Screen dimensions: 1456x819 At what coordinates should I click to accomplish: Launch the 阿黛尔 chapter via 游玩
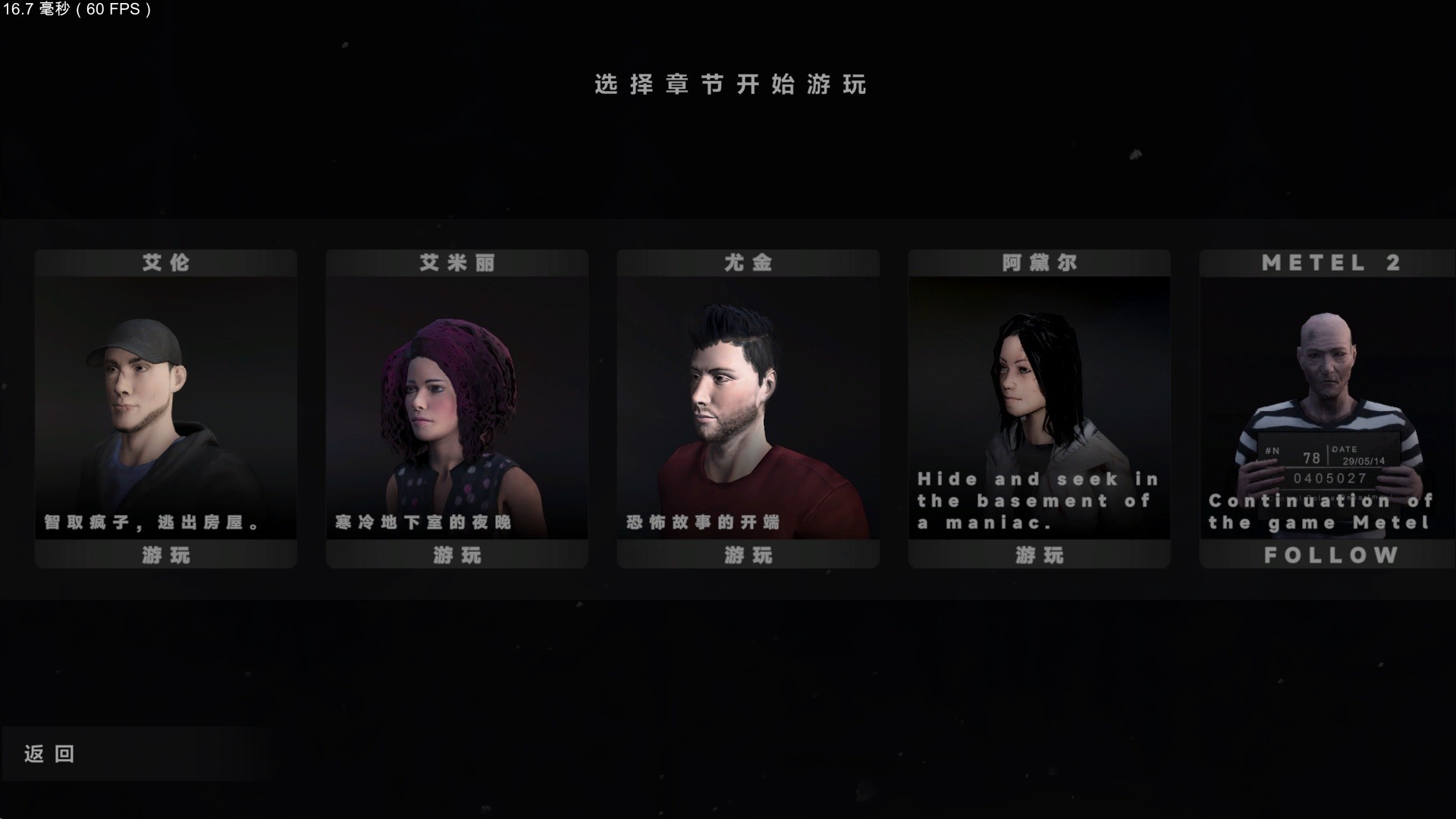point(1039,555)
